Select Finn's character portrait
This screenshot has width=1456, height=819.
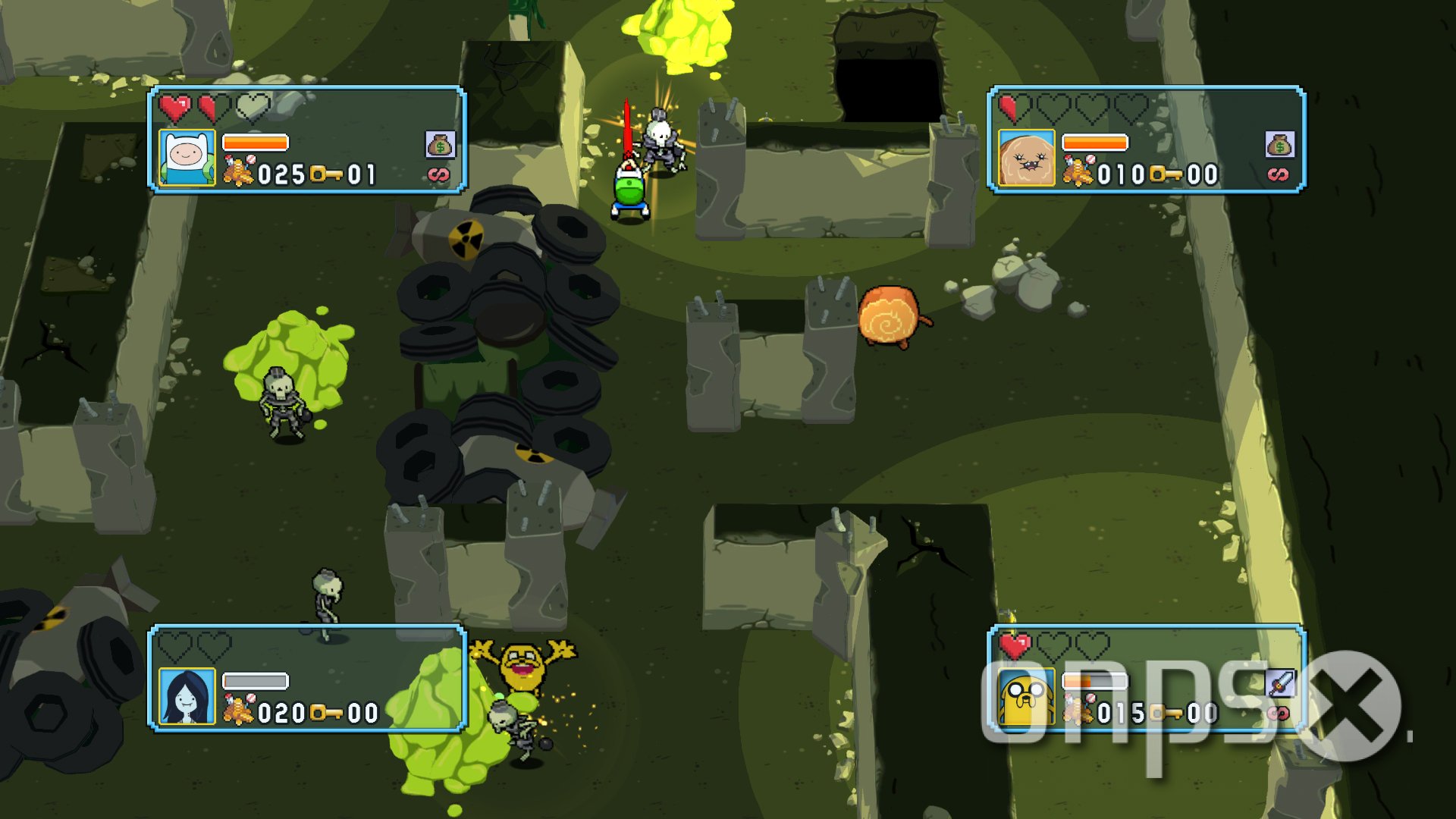click(188, 159)
